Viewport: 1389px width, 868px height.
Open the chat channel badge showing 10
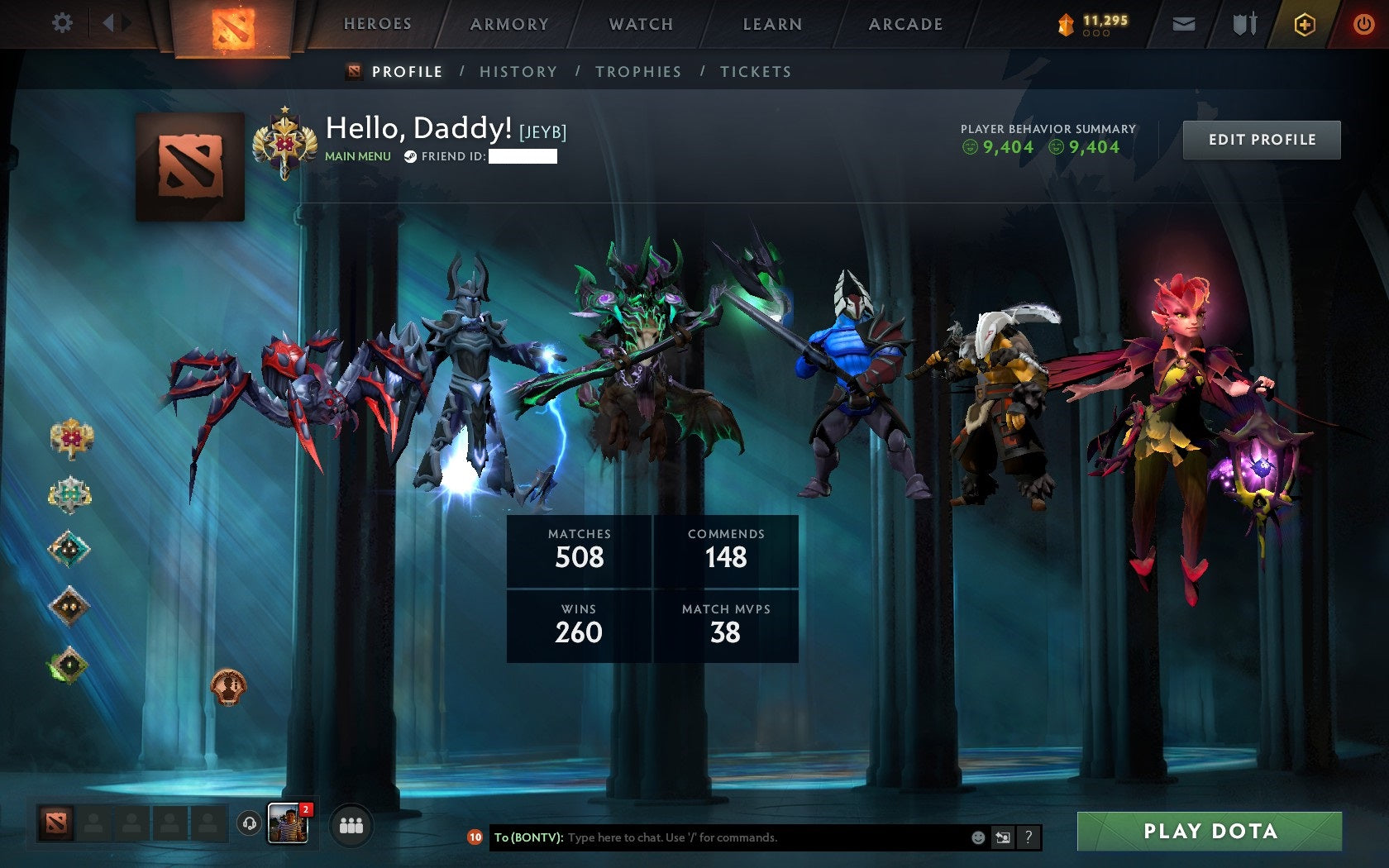click(x=476, y=837)
